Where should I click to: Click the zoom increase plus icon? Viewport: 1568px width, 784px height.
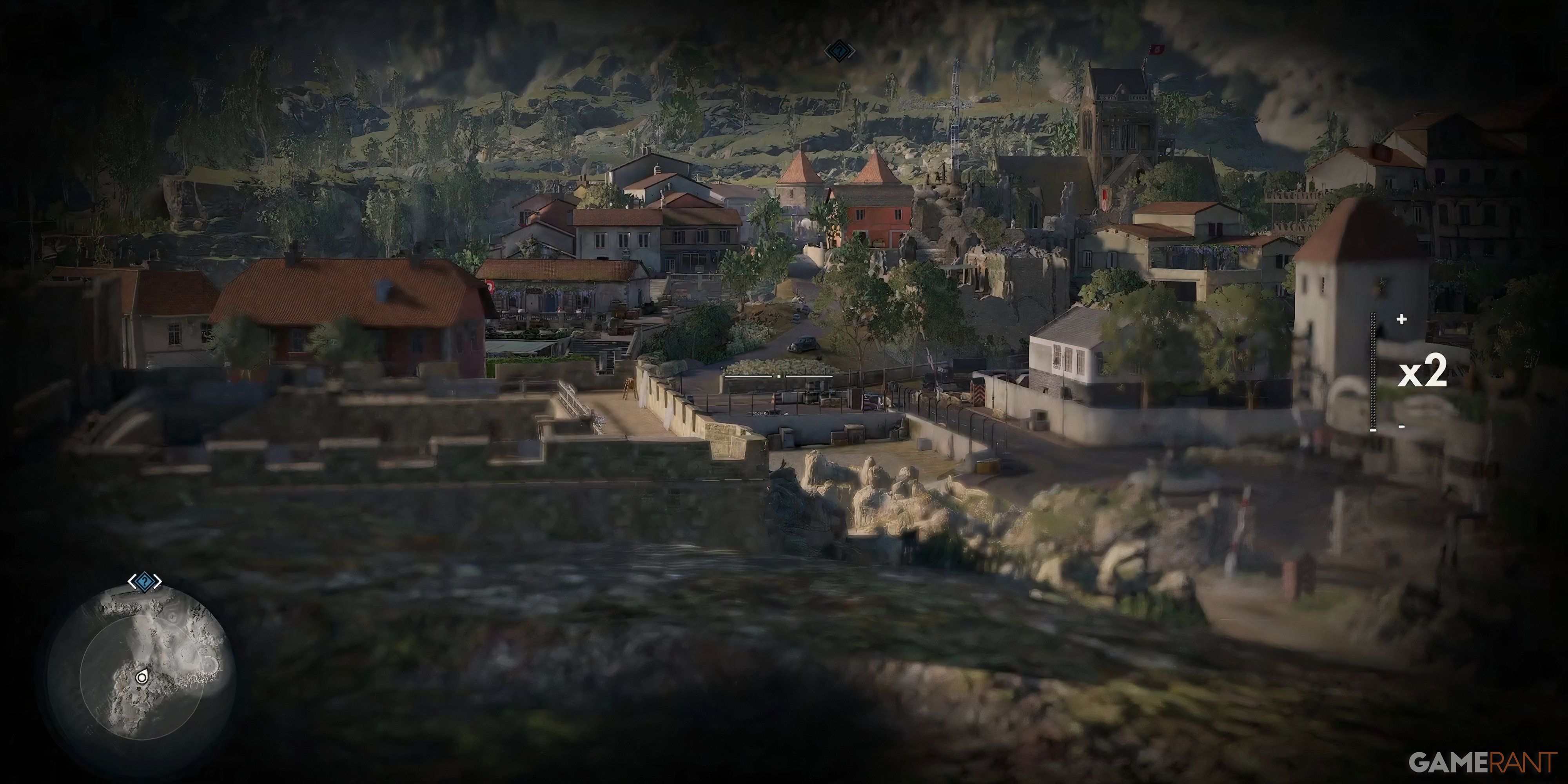[x=1402, y=319]
